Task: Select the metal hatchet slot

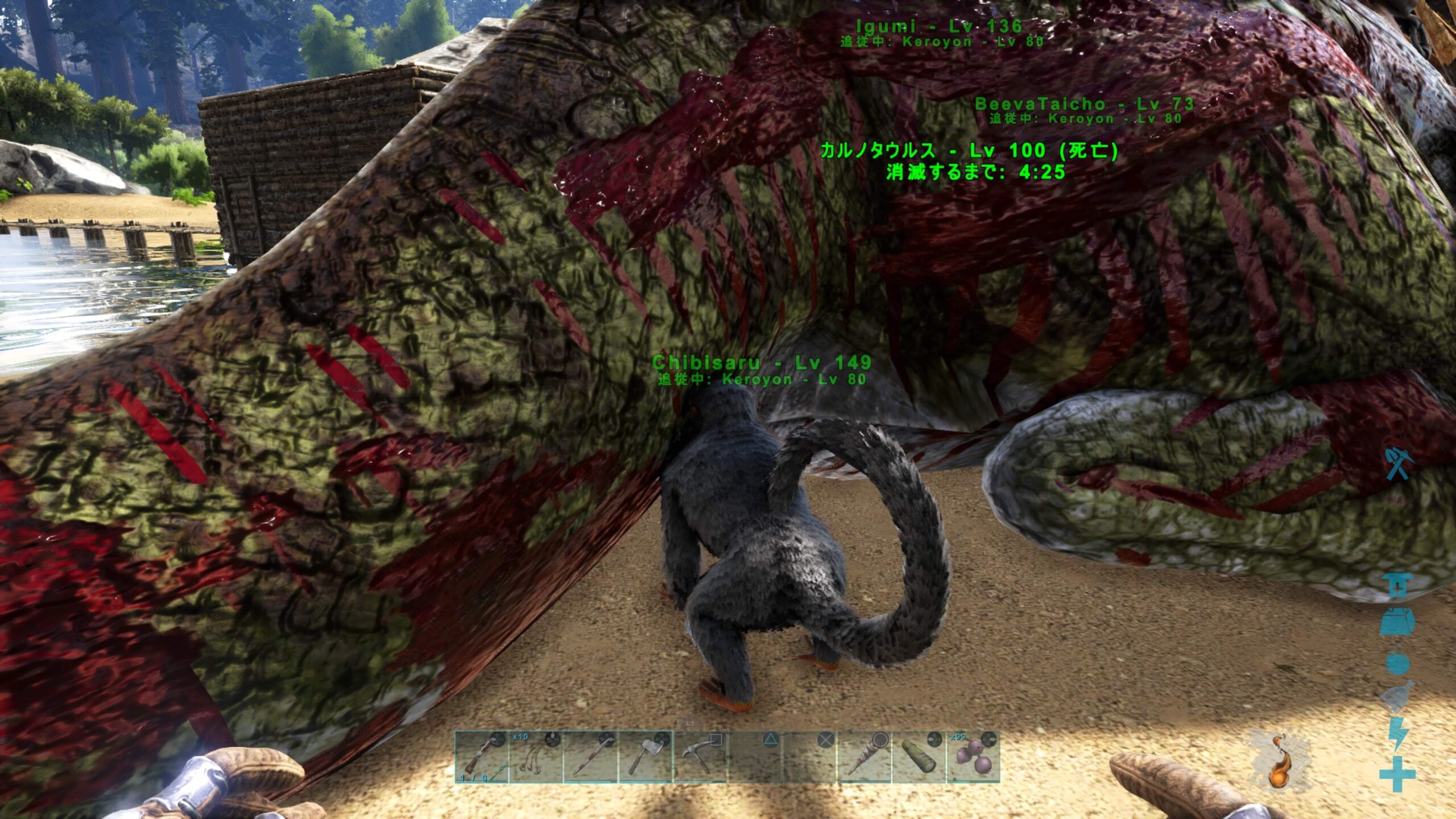Action: click(644, 757)
